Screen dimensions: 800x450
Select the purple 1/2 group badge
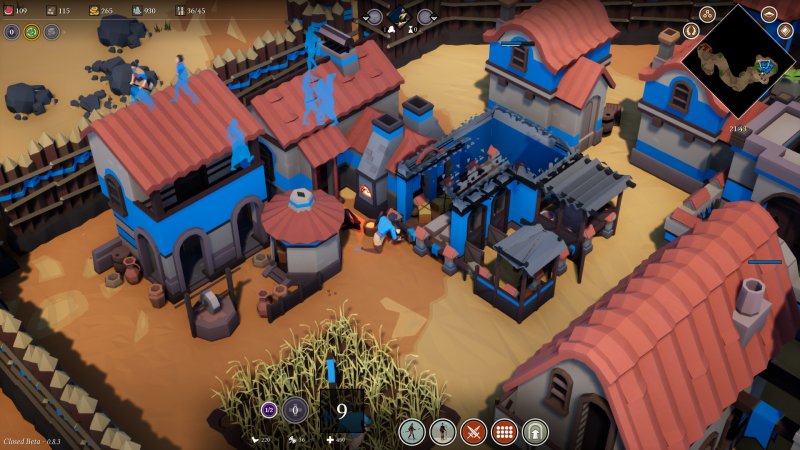coord(269,408)
